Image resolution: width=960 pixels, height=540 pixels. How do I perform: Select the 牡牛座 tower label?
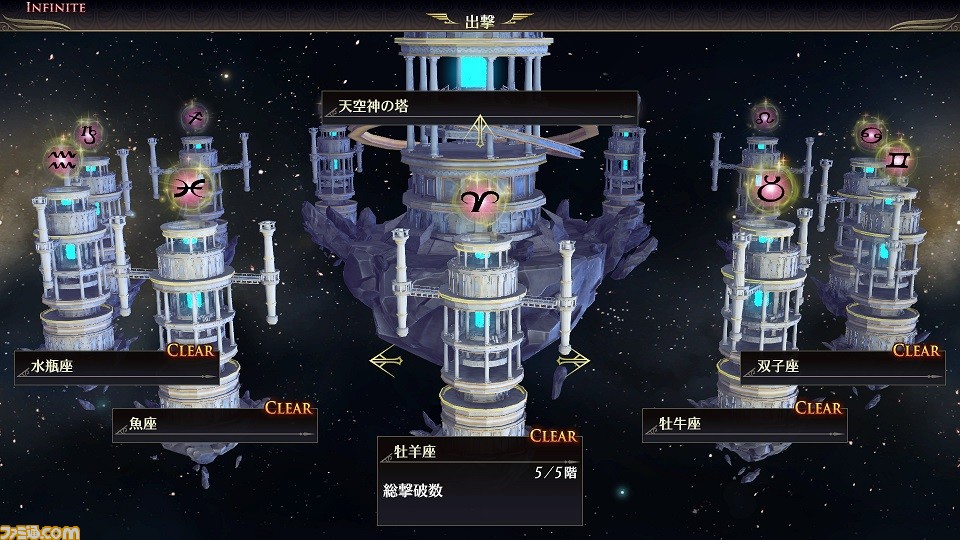744,424
